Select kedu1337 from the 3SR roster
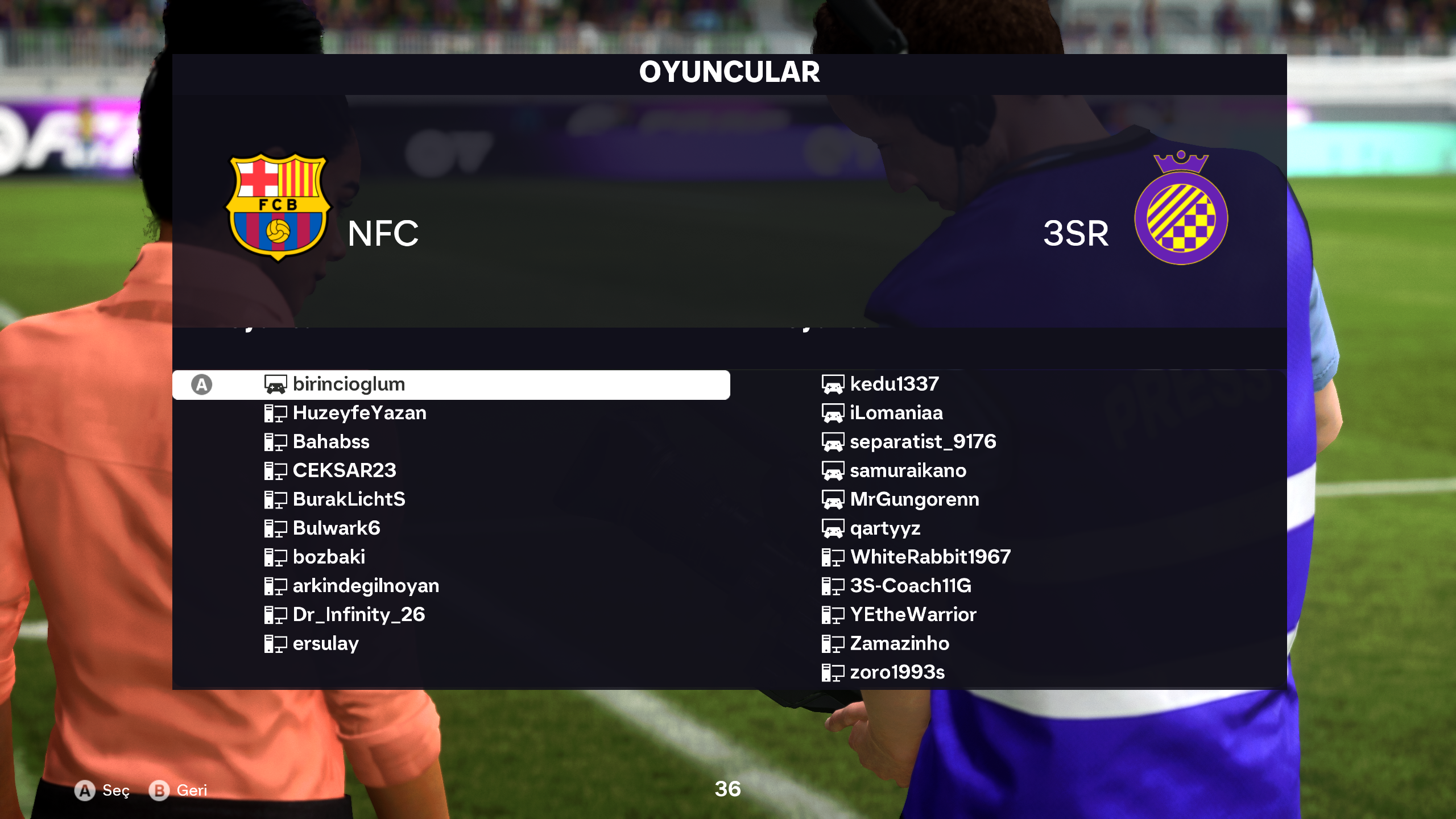The width and height of the screenshot is (1456, 819). coord(894,384)
